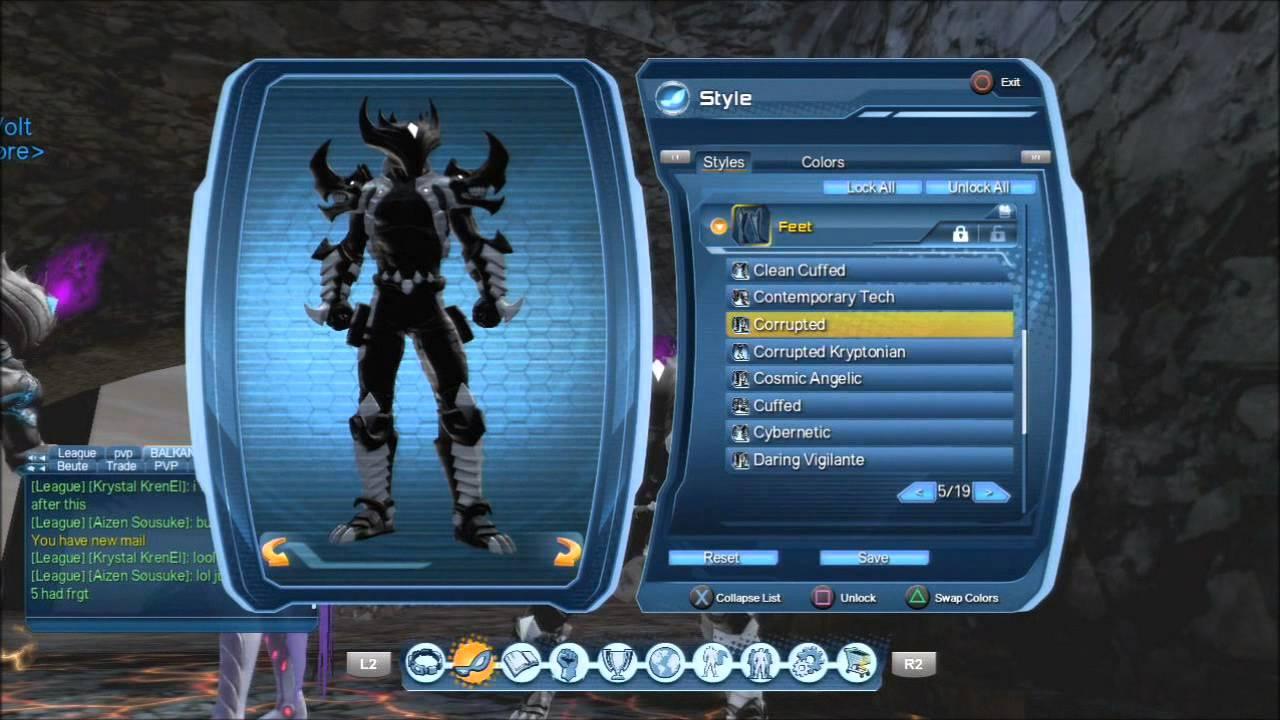1280x720 pixels.
Task: Open the communicator headset icon
Action: pos(426,663)
